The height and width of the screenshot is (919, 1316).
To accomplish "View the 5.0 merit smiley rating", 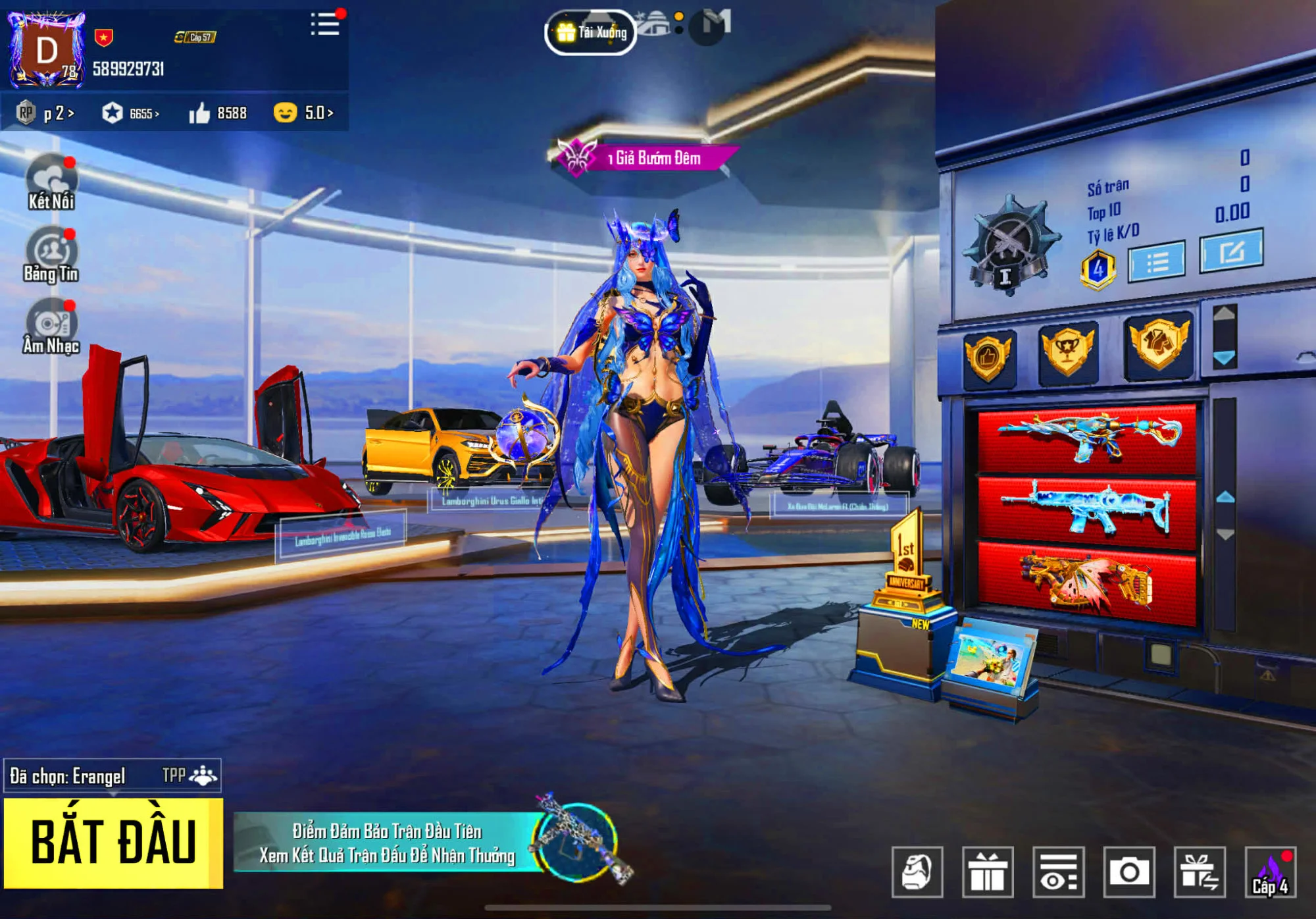I will [x=303, y=113].
